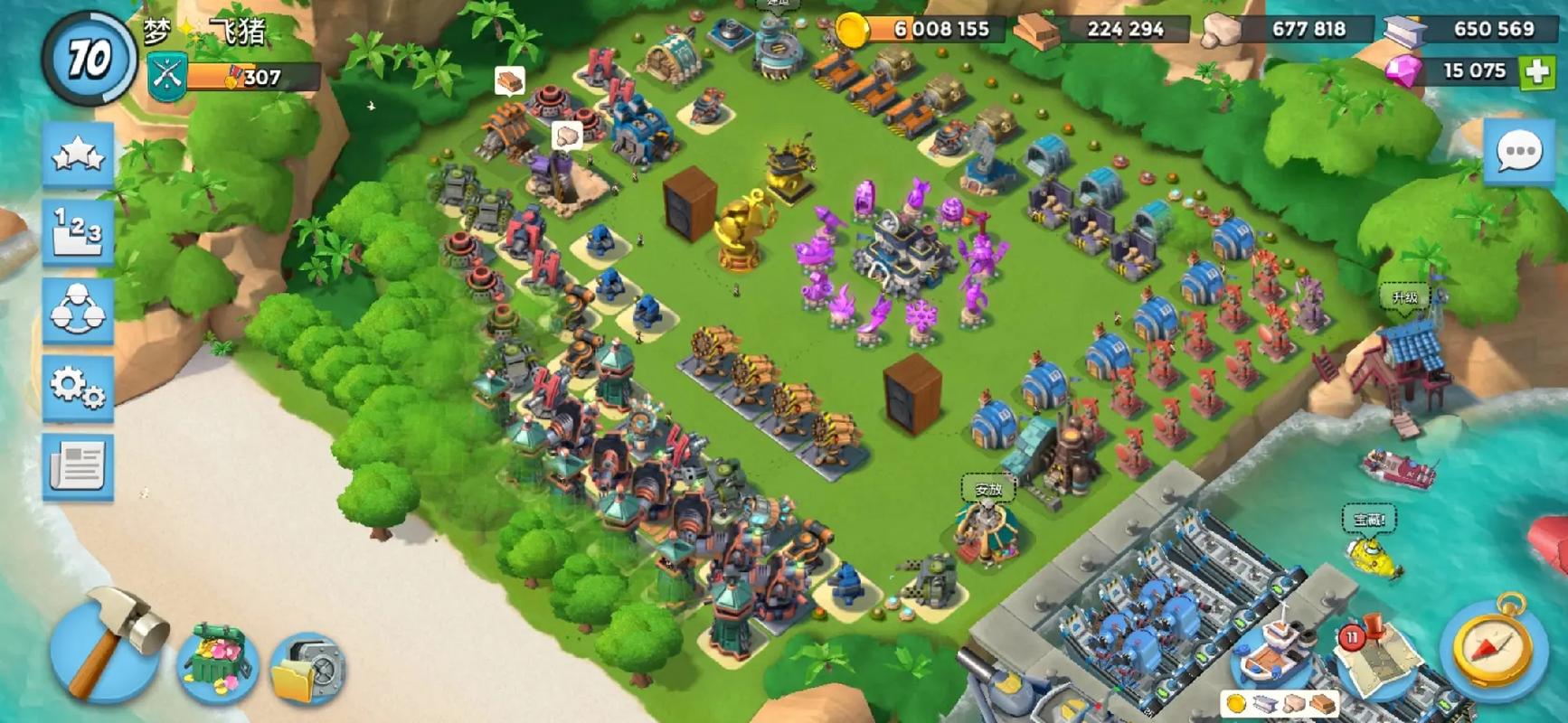Tap the green plus to buy diamonds
Viewport: 1568px width, 723px height.
(1537, 71)
